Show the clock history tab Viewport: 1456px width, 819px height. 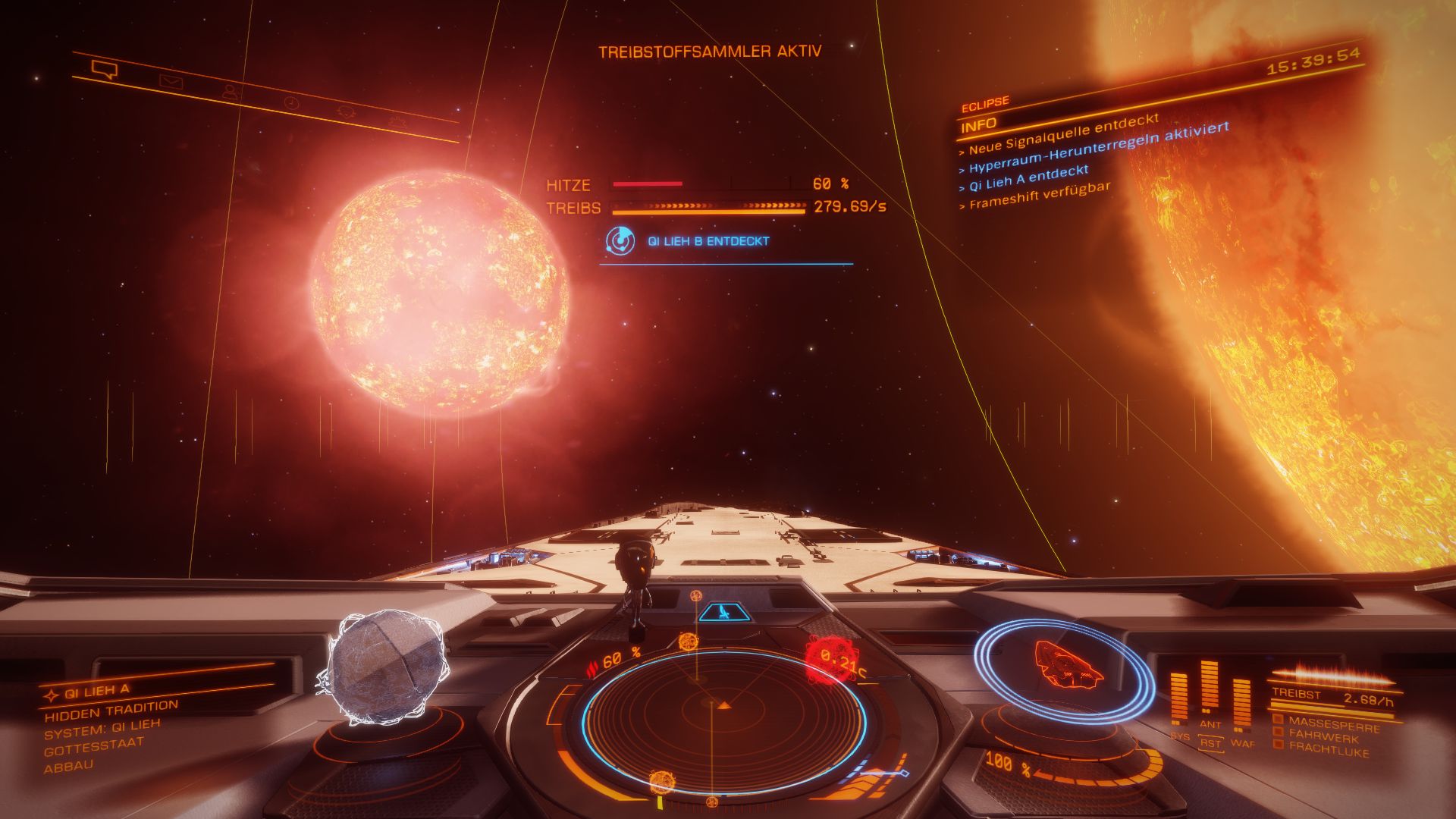click(x=291, y=102)
